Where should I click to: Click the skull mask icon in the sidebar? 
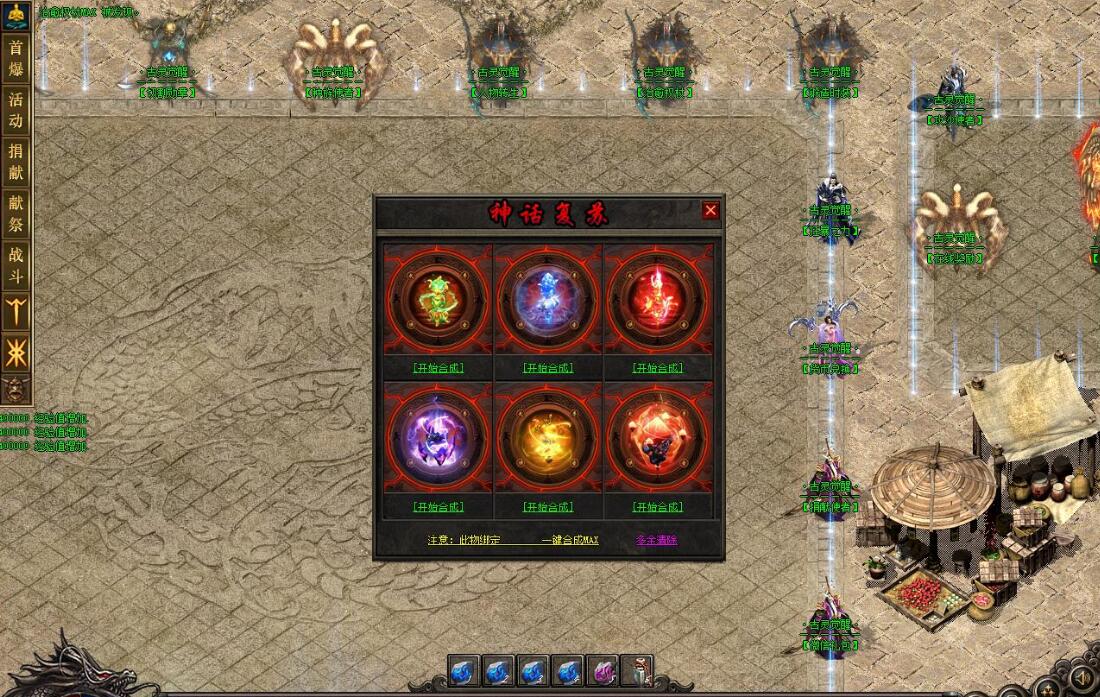(x=16, y=390)
